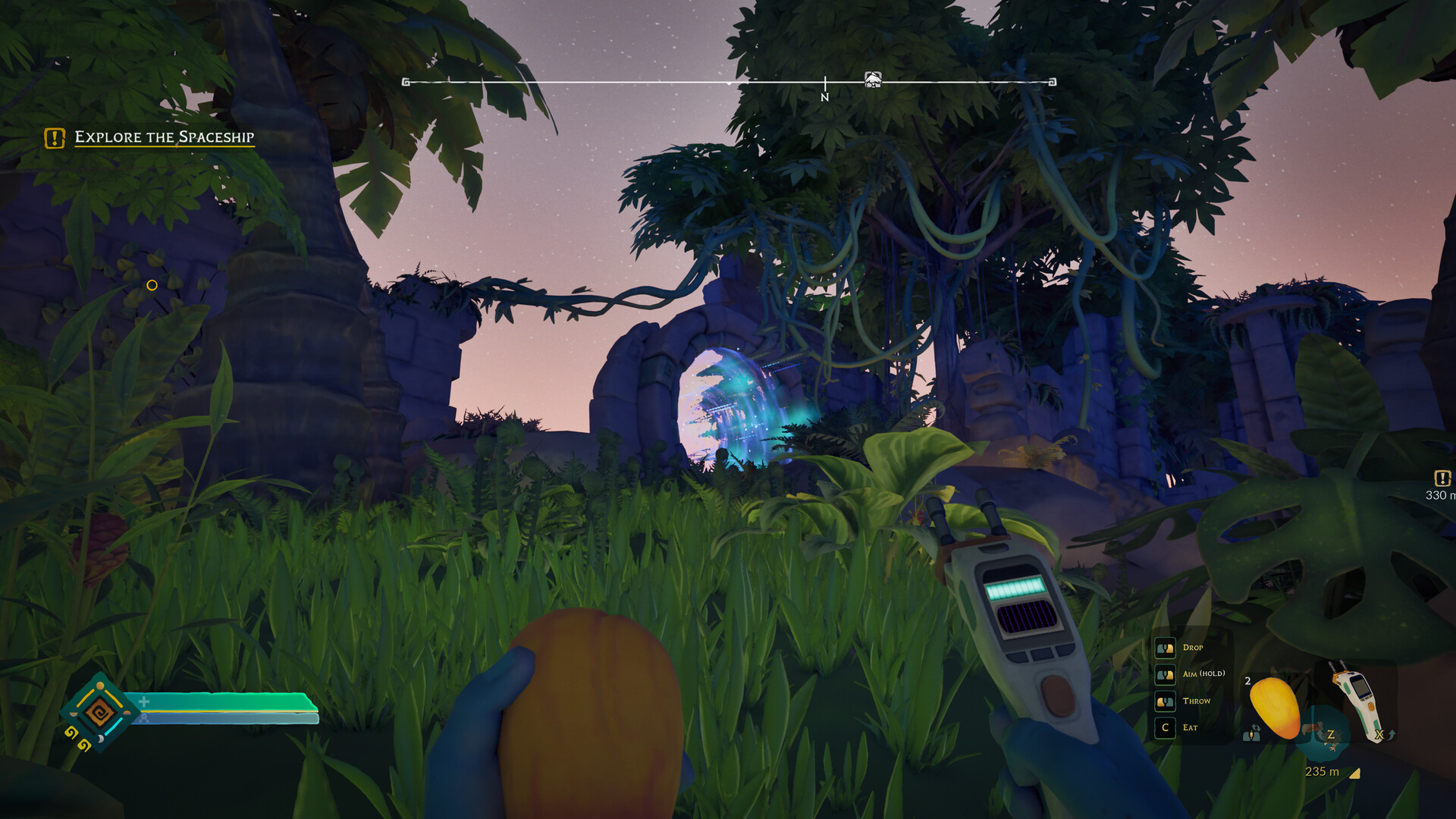
Task: Click the home island icon on the compass bar
Action: click(x=873, y=80)
